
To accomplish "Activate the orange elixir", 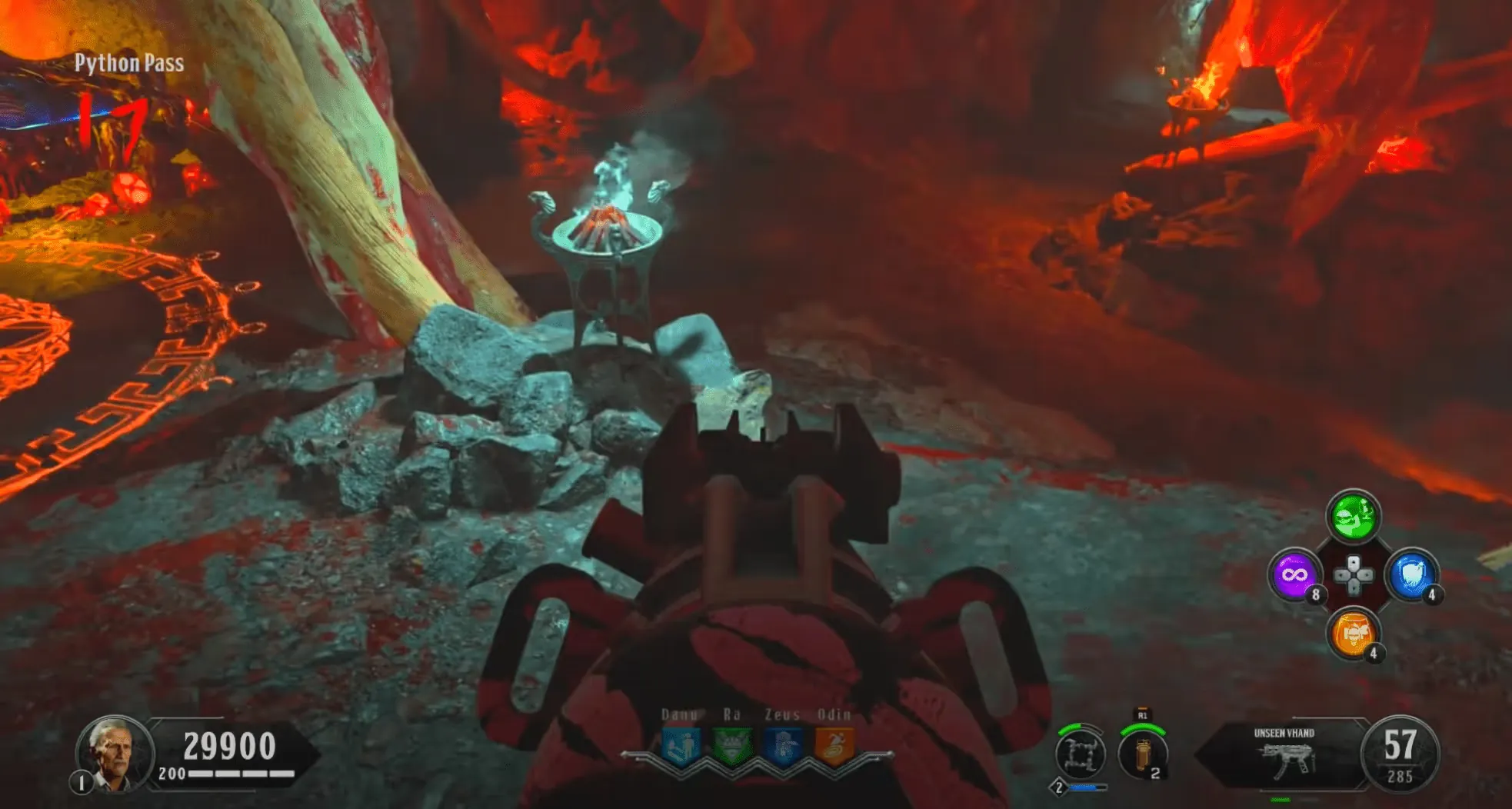I will click(1353, 634).
